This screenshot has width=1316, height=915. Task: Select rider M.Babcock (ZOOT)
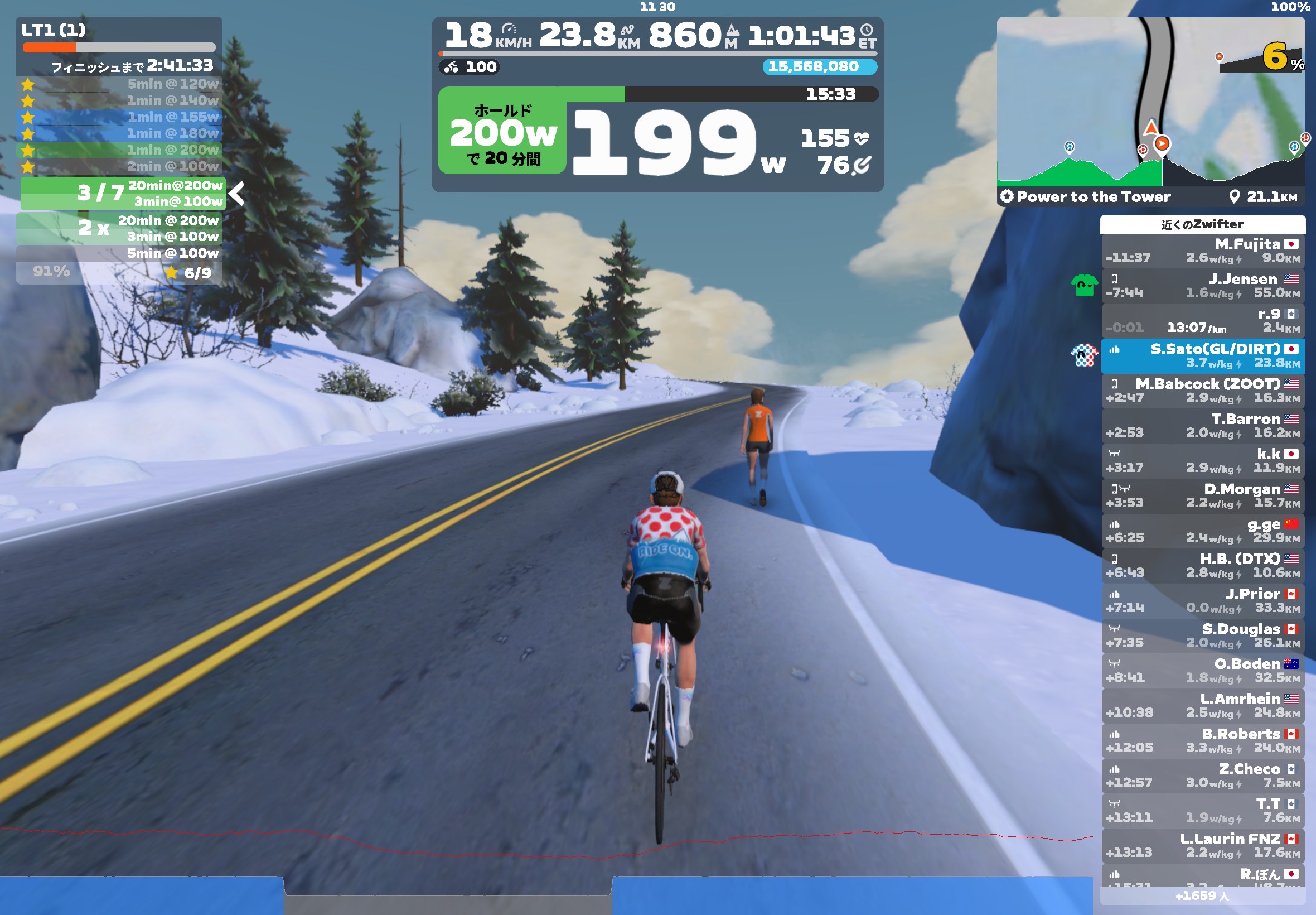pos(1202,391)
